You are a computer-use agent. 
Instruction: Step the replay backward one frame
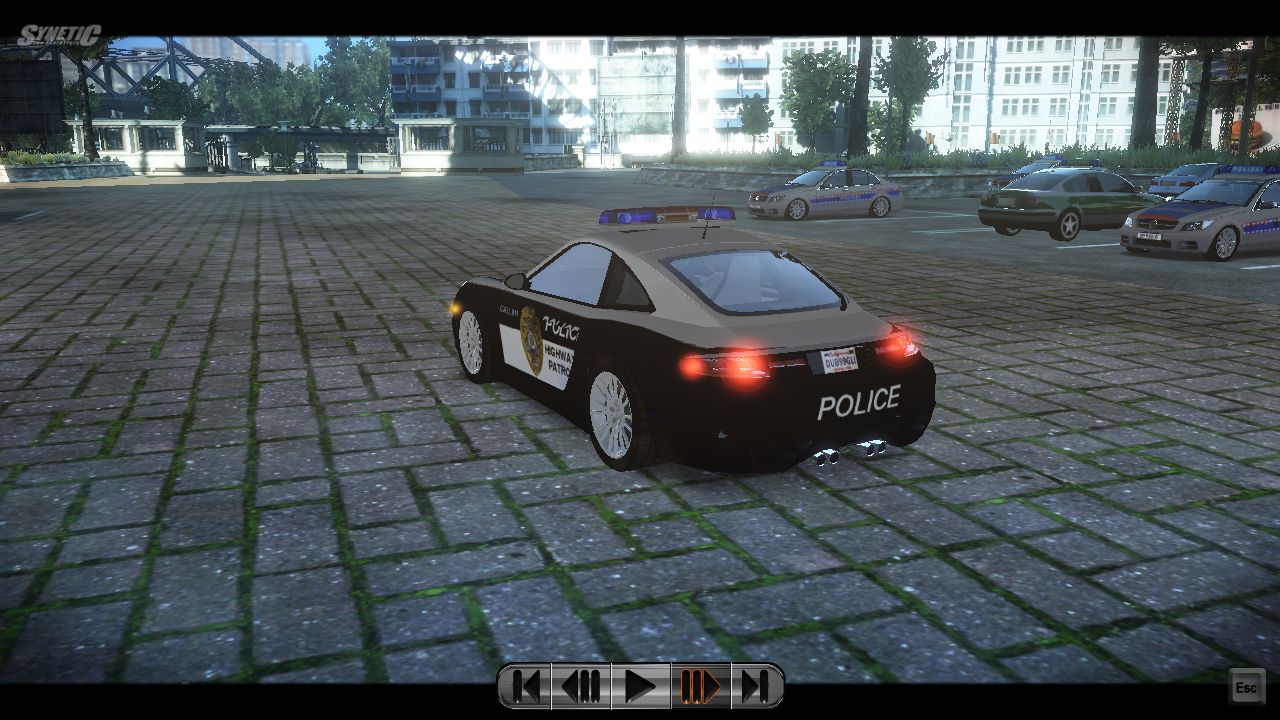pos(581,687)
